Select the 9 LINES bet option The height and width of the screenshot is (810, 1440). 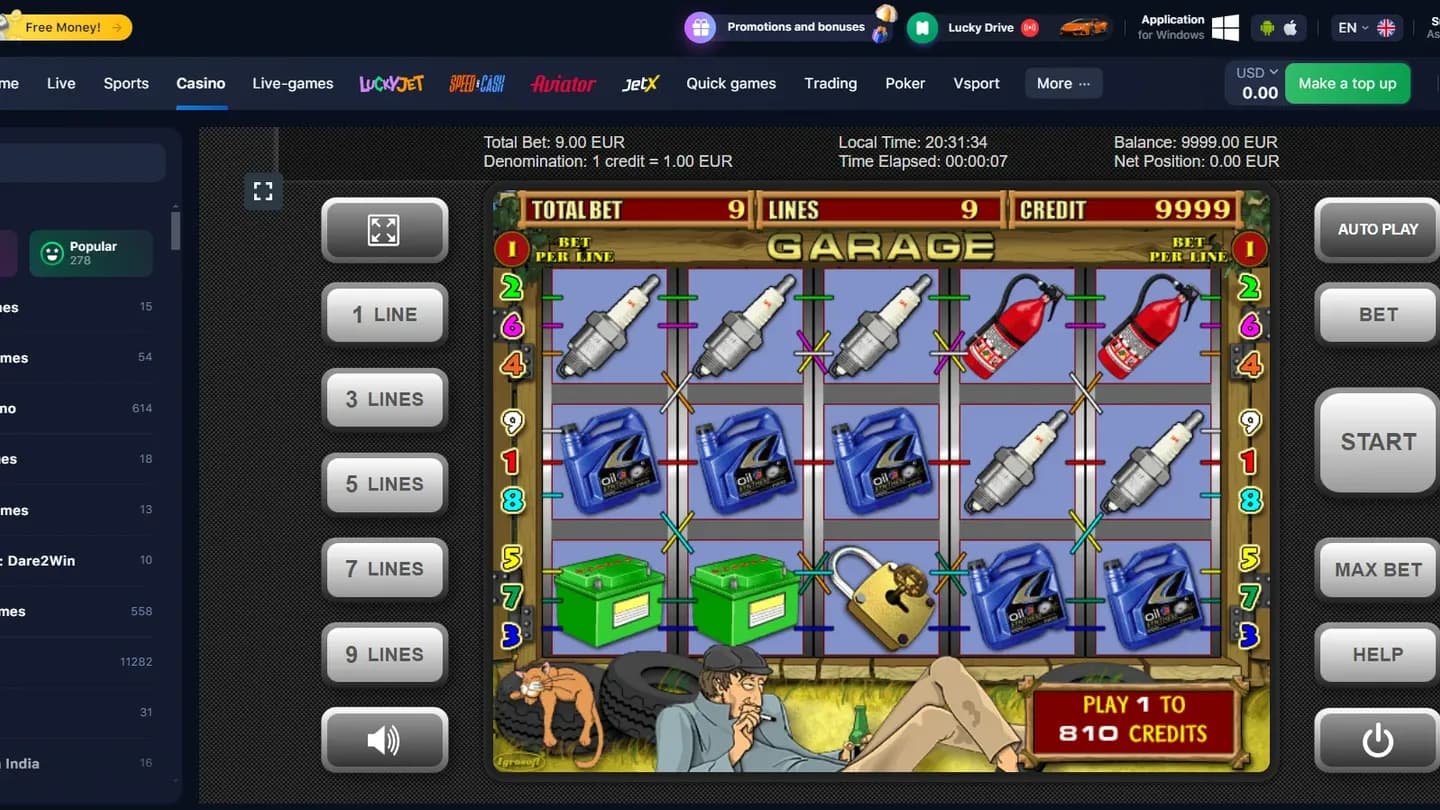[385, 654]
